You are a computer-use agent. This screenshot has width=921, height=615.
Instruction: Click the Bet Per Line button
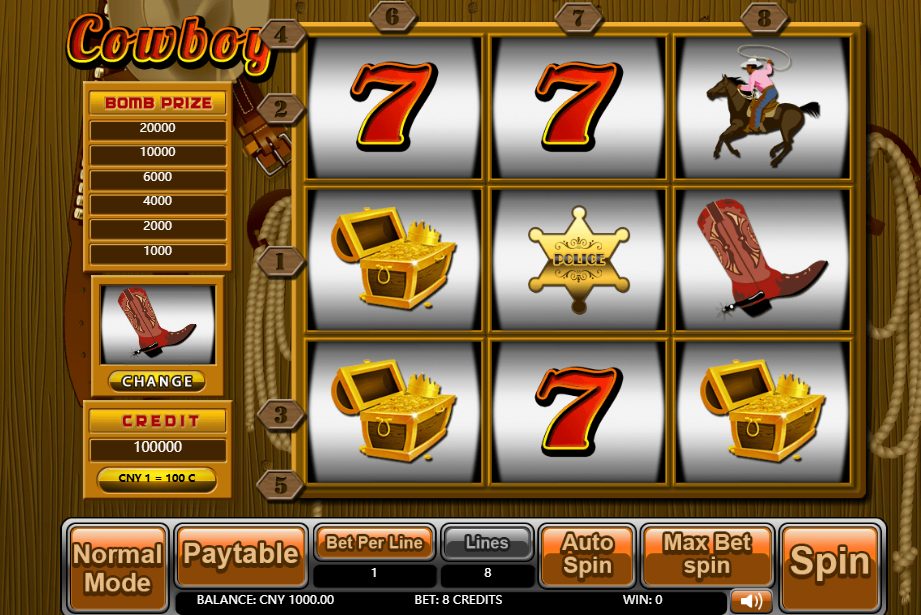point(375,543)
